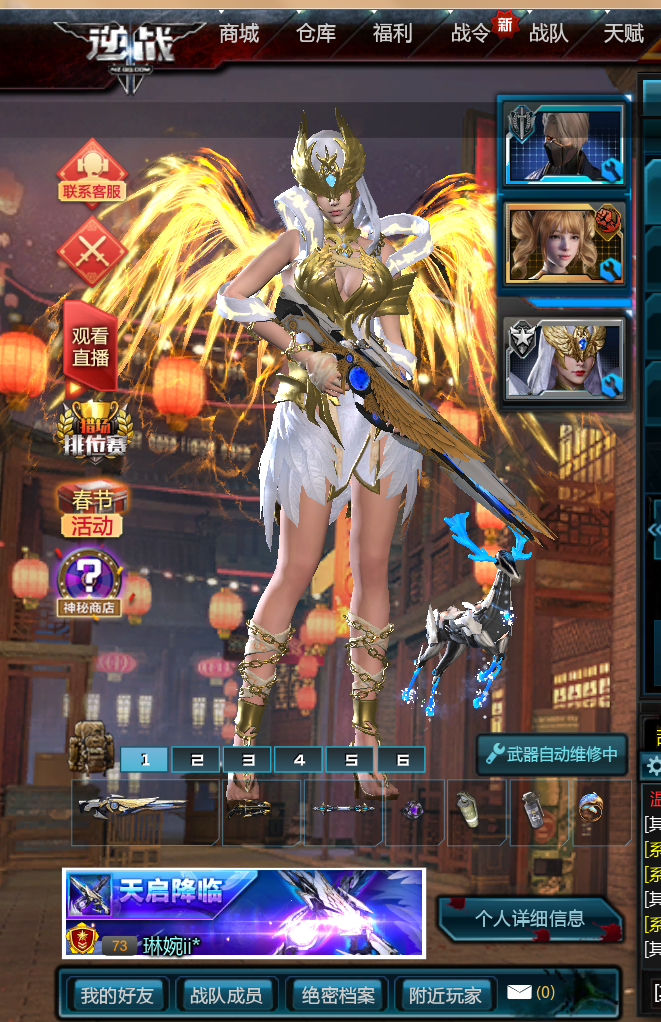Image resolution: width=661 pixels, height=1022 pixels.
Task: Select the masked male character portrait
Action: coord(564,143)
